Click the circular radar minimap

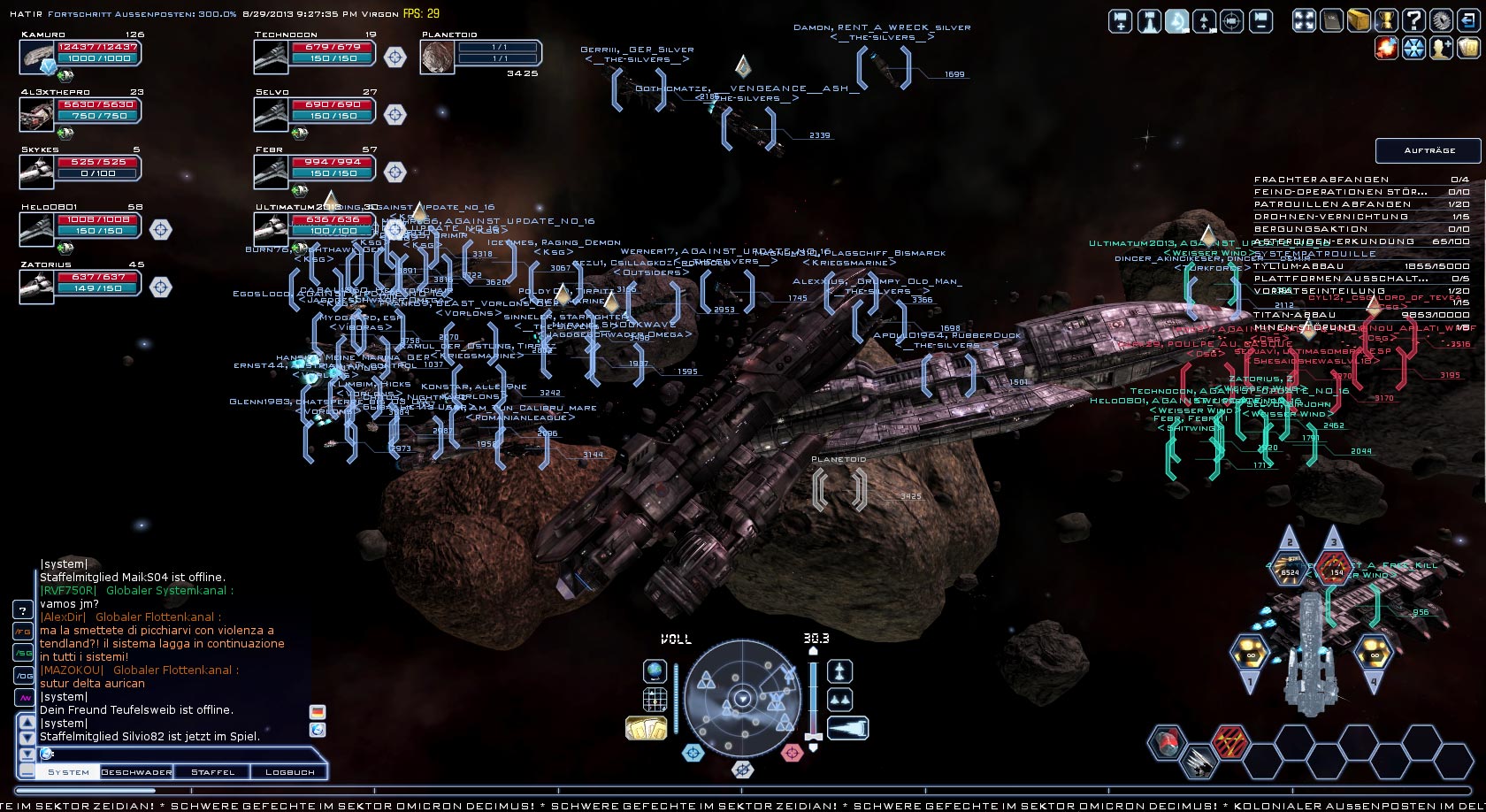[x=743, y=699]
